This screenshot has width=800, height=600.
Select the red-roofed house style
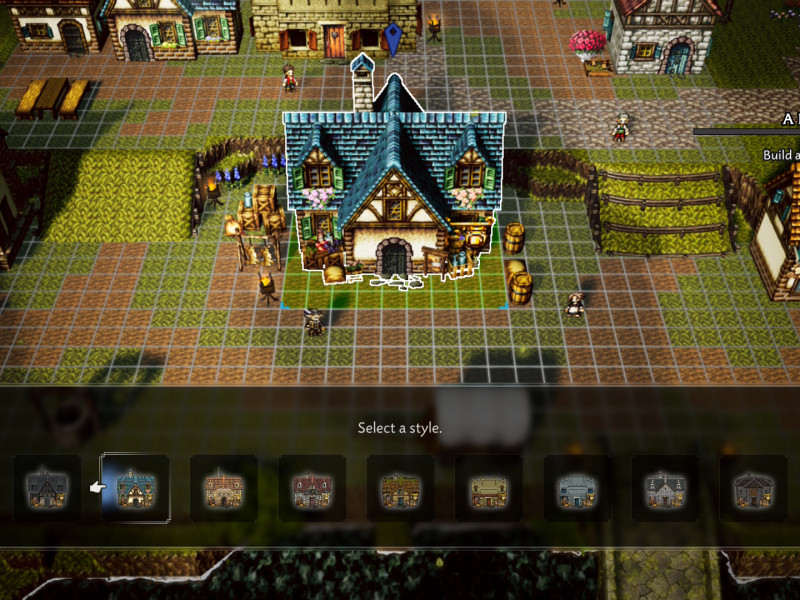point(312,488)
